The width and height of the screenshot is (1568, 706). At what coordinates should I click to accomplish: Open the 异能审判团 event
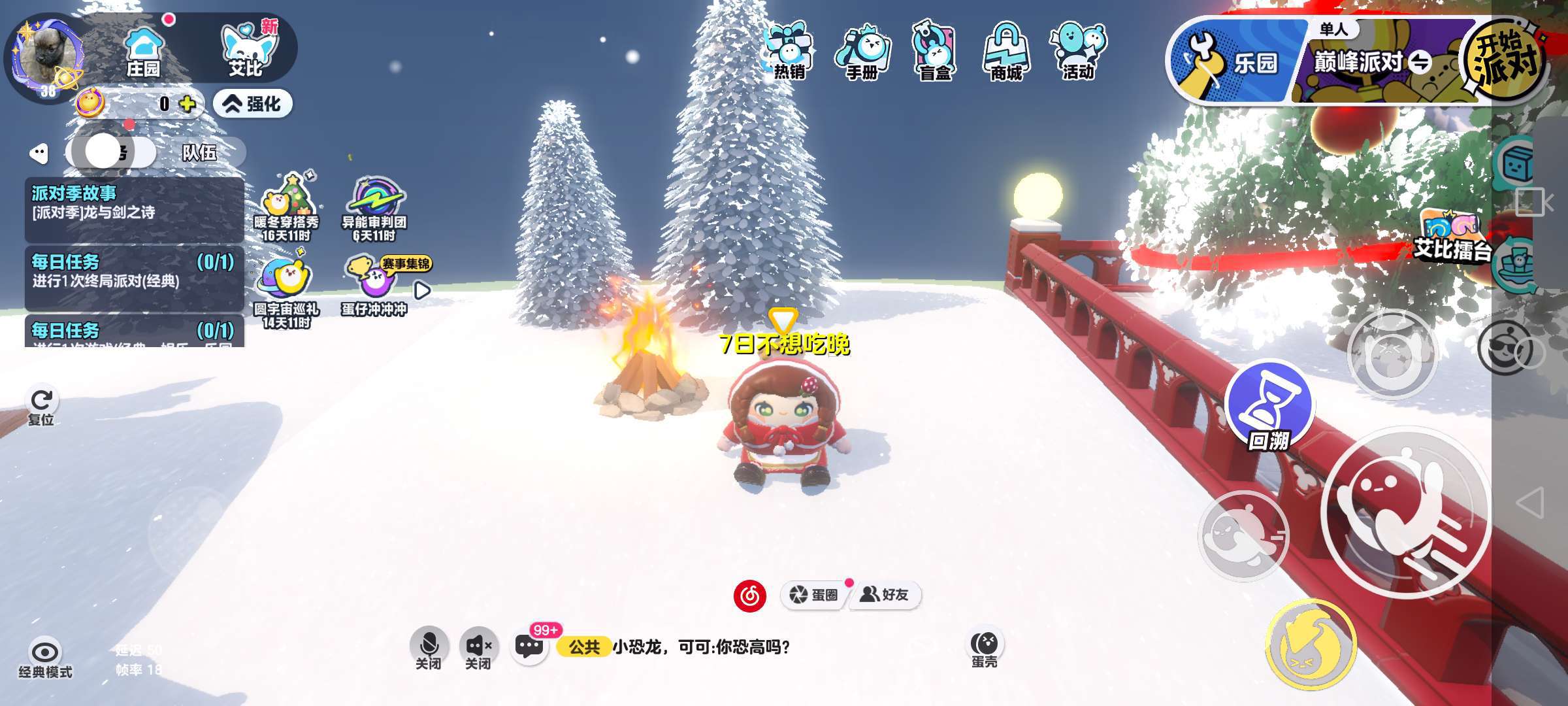pos(374,207)
